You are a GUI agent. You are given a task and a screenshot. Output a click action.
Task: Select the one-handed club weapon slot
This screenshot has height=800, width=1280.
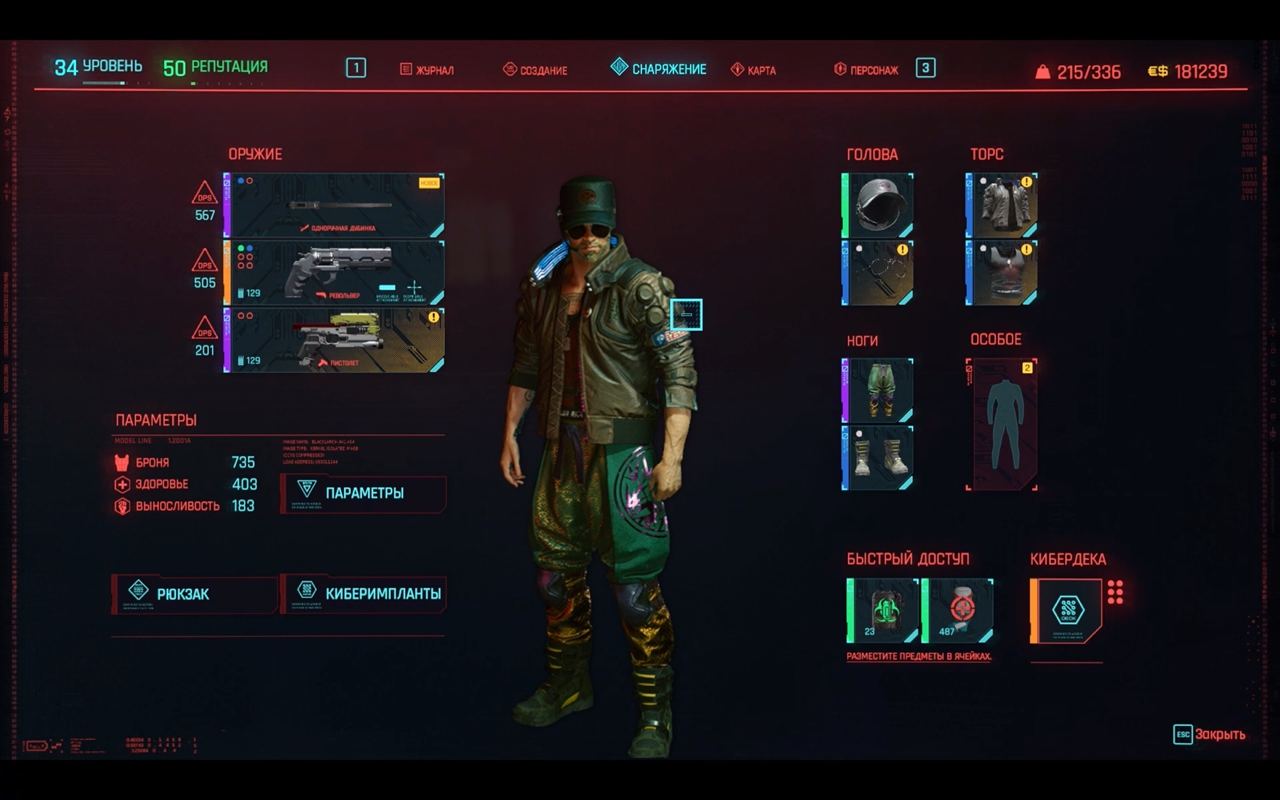click(335, 205)
